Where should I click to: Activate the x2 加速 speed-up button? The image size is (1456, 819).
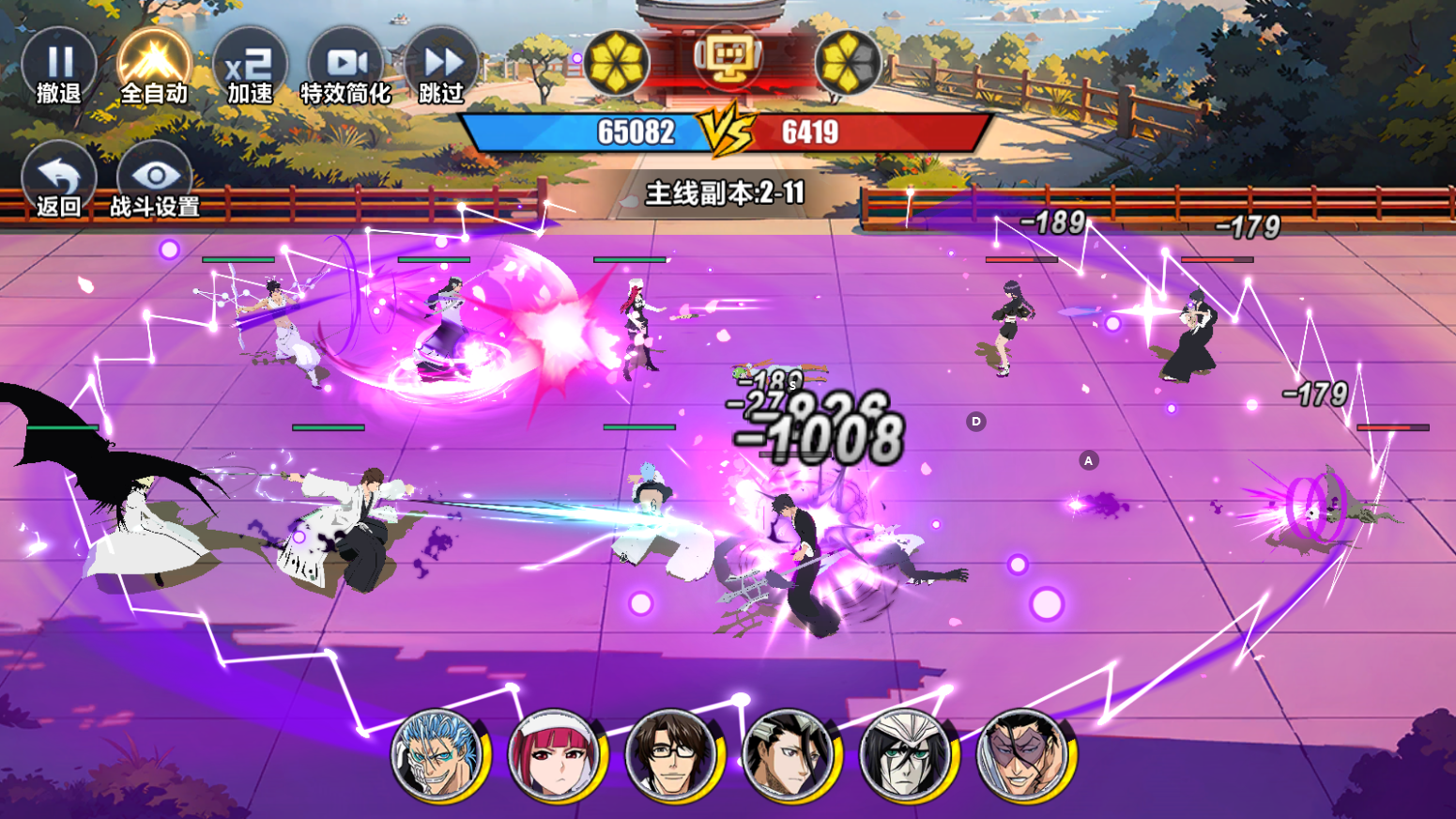(250, 68)
